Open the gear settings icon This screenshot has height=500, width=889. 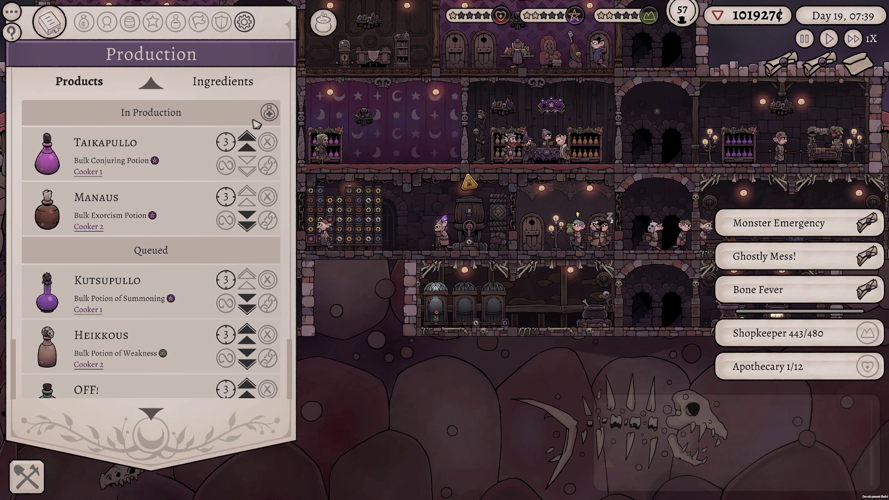pyautogui.click(x=244, y=21)
